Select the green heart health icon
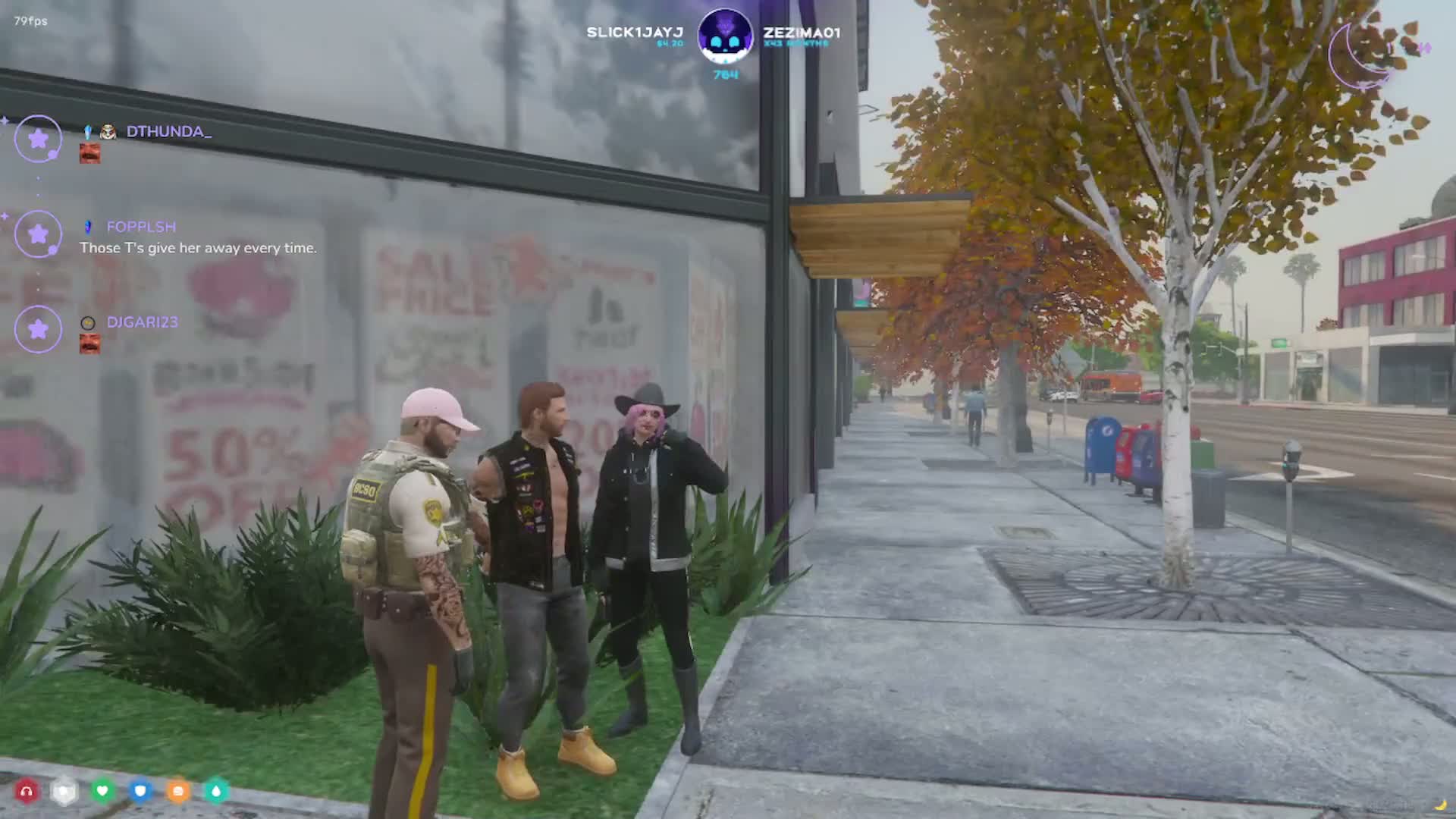 102,792
